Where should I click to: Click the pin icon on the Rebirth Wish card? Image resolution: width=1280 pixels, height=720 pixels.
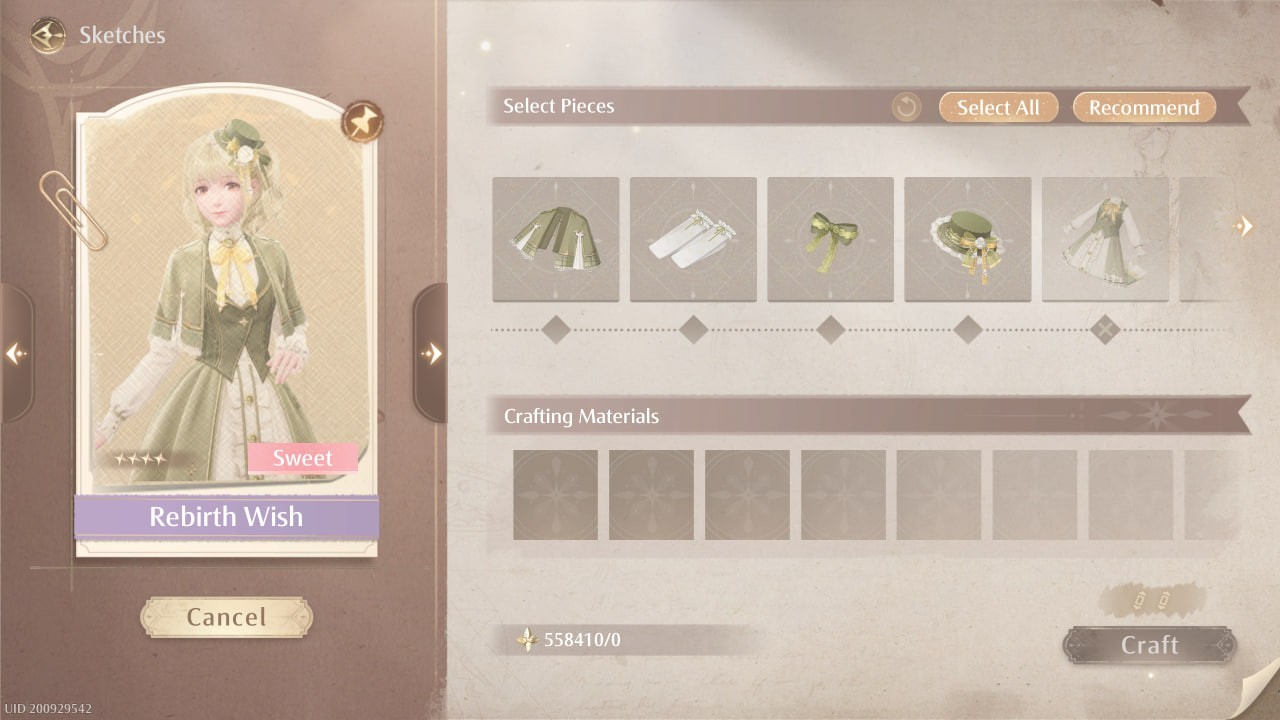[362, 122]
